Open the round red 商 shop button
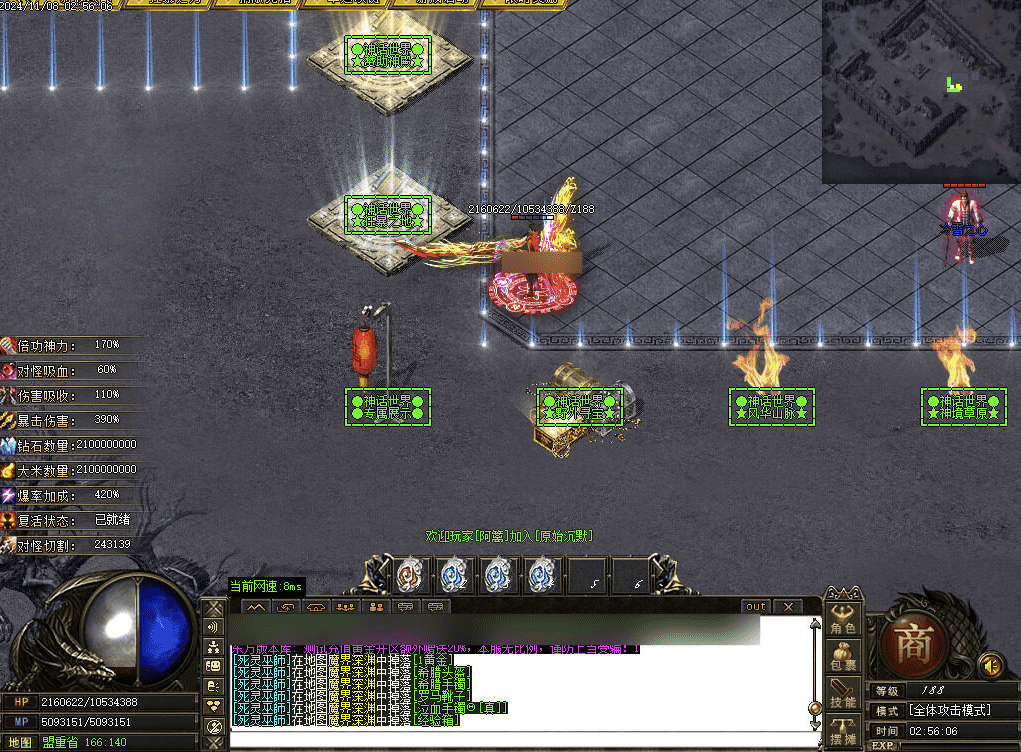This screenshot has height=752, width=1021. pyautogui.click(x=913, y=643)
